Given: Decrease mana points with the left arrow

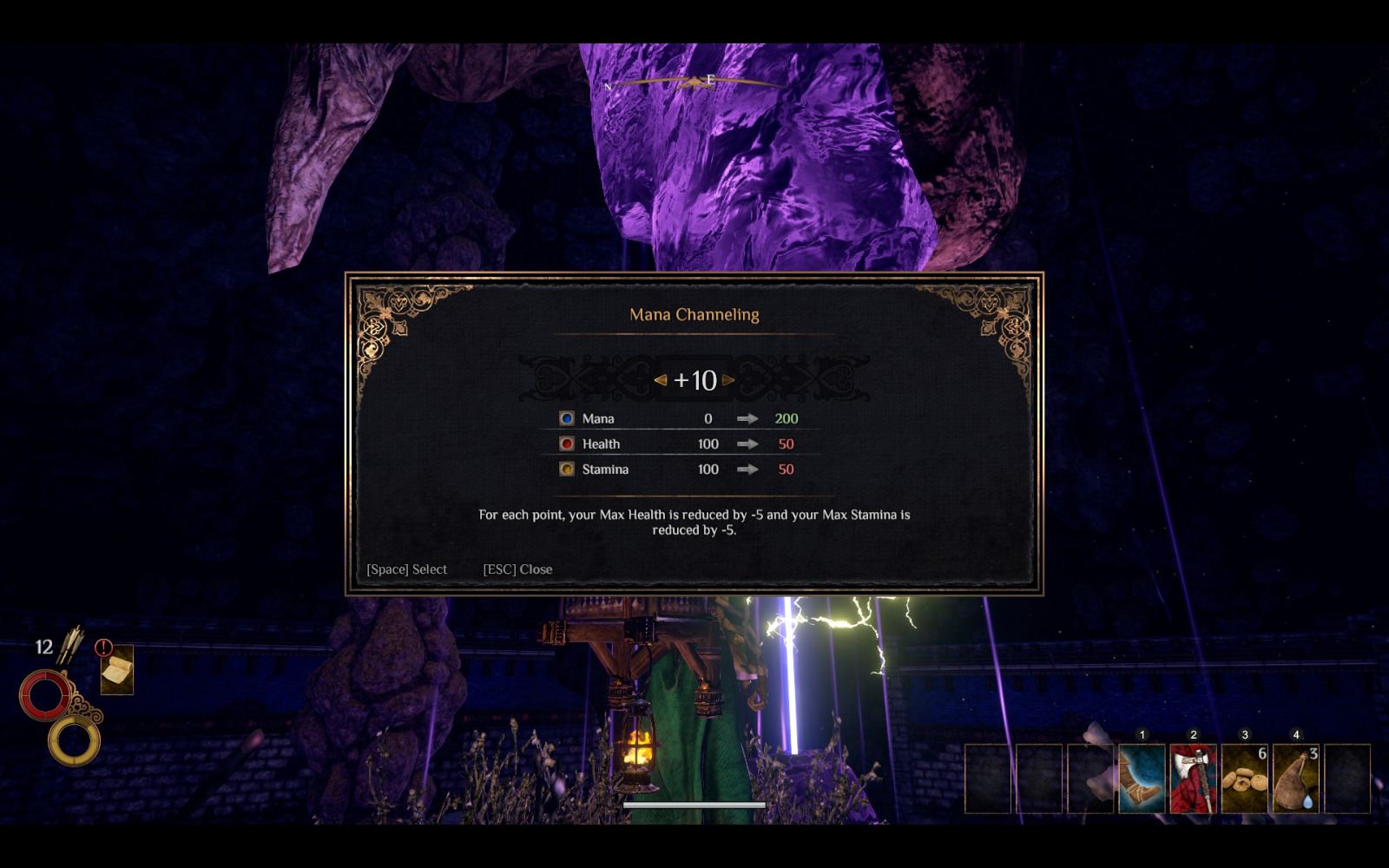Looking at the screenshot, I should click(661, 380).
